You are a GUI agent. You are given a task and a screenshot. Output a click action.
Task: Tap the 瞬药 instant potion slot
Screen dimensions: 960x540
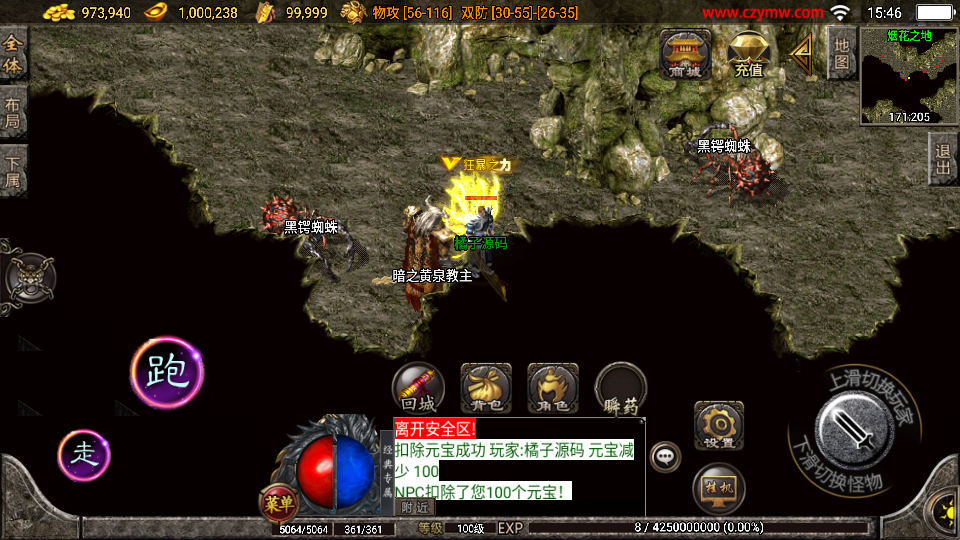click(621, 389)
